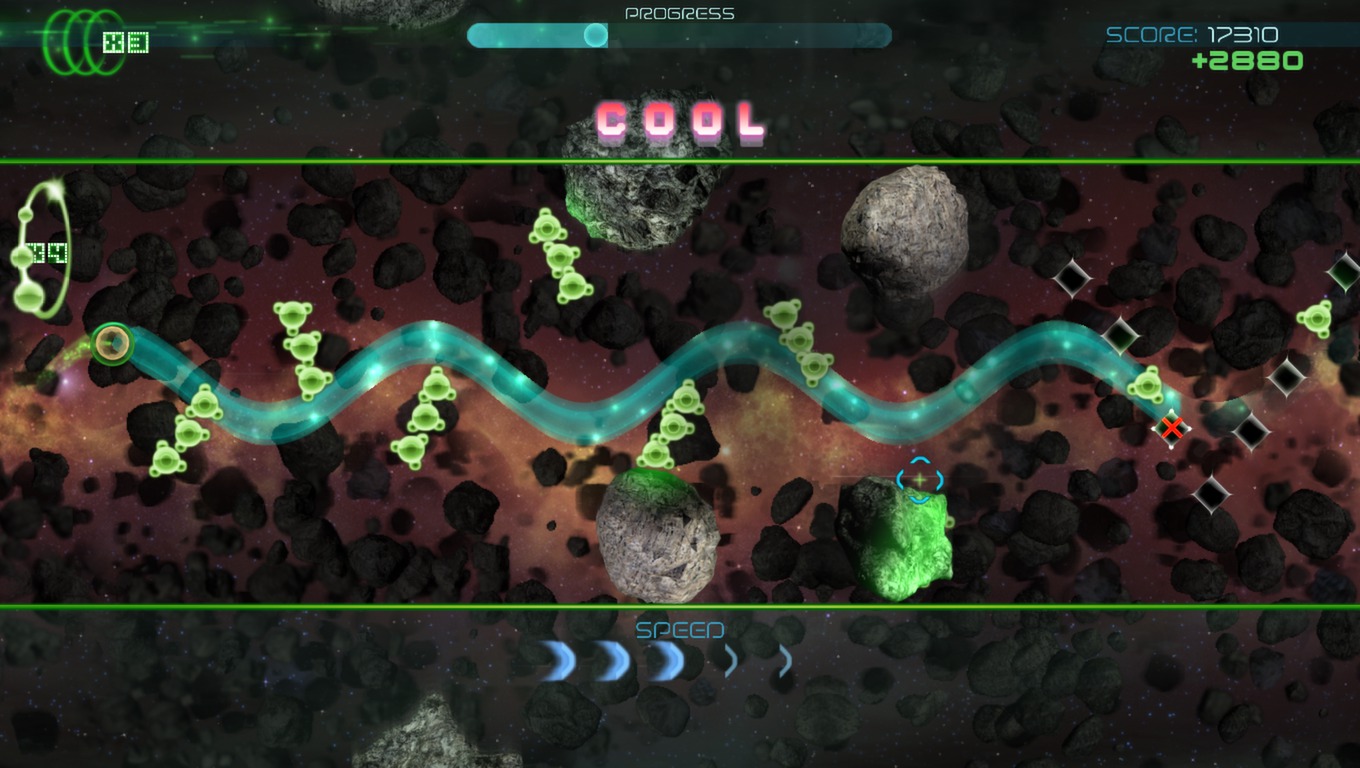The width and height of the screenshot is (1360, 768).
Task: Toggle the third speed chevron indicator
Action: tap(662, 660)
